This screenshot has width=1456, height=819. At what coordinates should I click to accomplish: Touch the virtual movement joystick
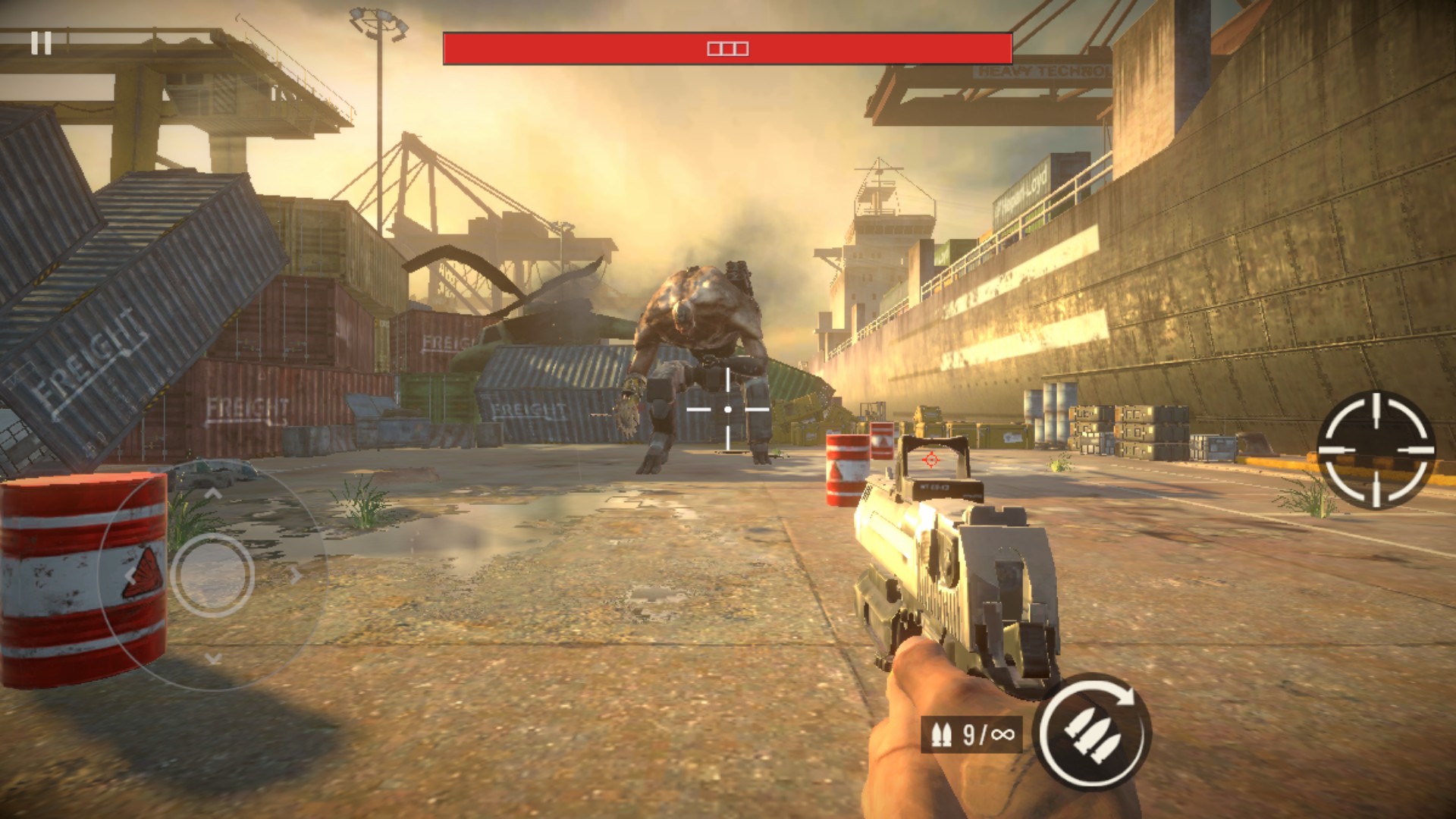click(x=212, y=574)
